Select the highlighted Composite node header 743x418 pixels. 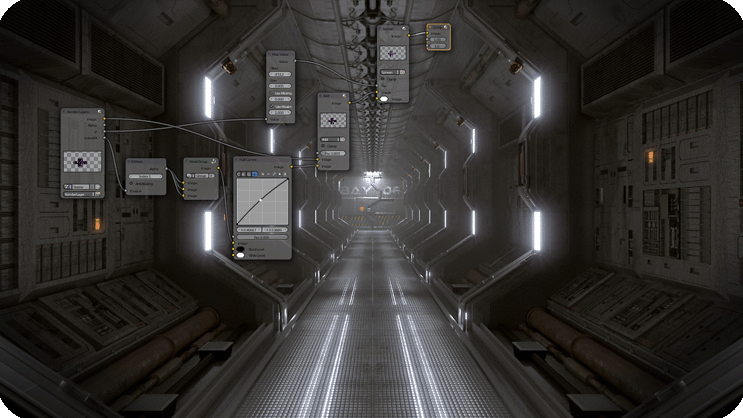(438, 27)
